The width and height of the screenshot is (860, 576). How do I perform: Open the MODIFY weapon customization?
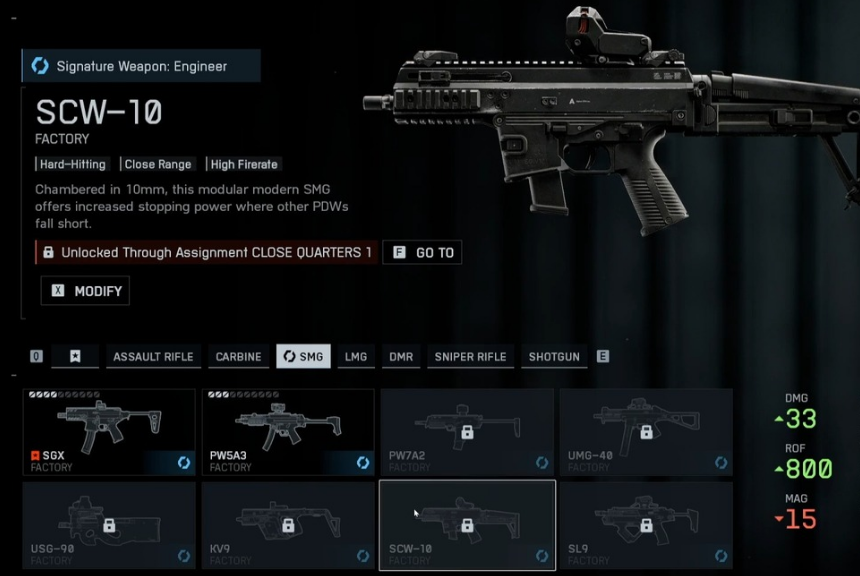point(85,291)
